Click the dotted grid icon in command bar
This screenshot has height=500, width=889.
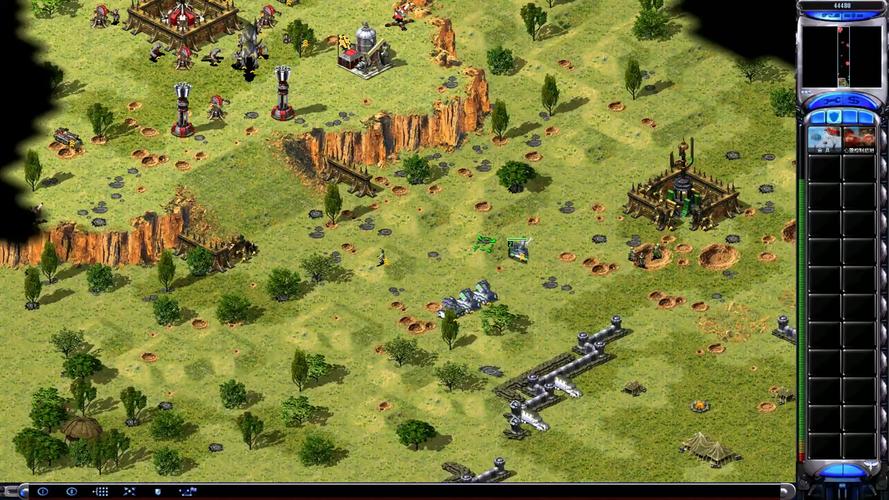point(100,491)
